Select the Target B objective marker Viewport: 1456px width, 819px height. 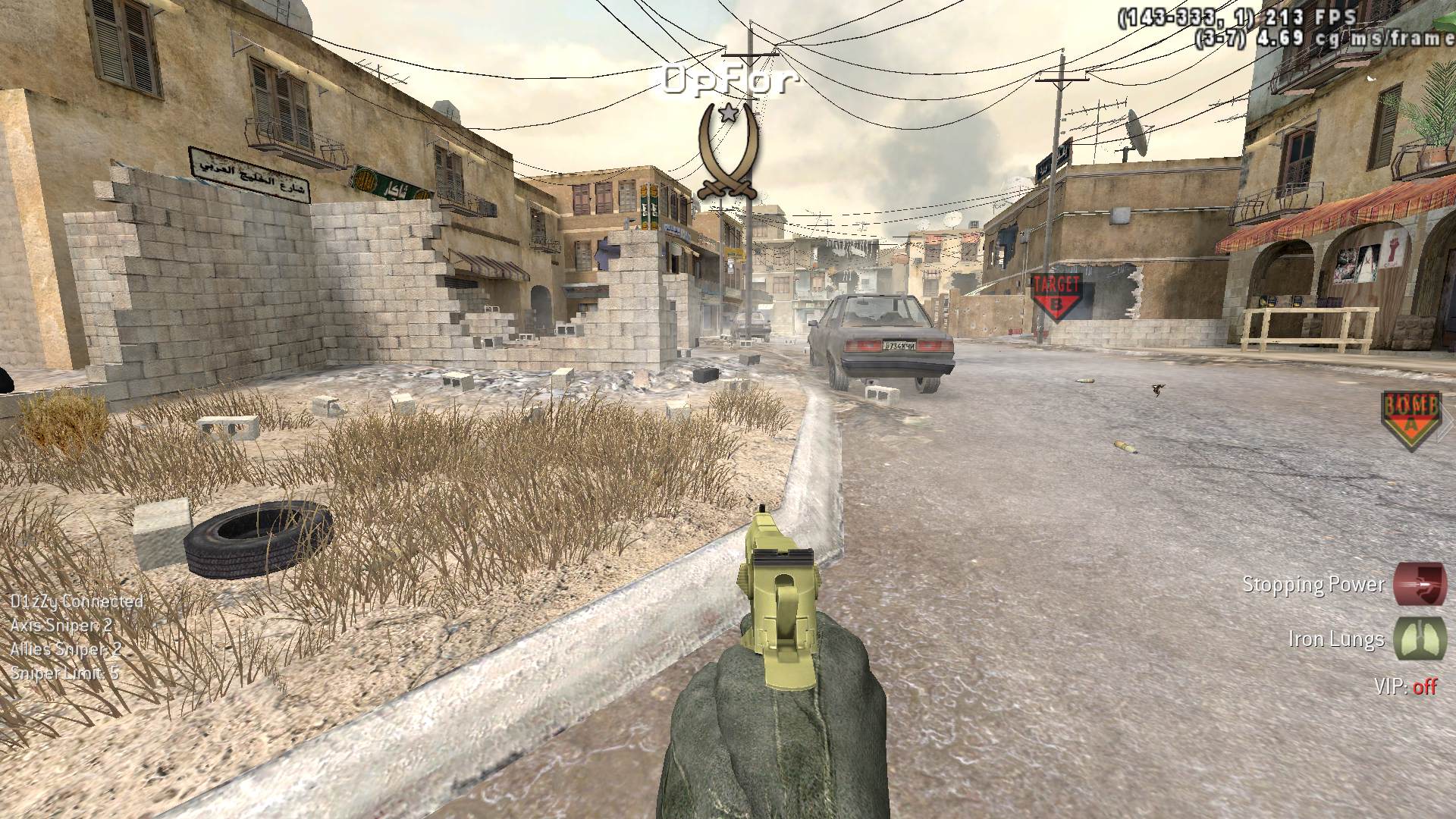click(1056, 297)
